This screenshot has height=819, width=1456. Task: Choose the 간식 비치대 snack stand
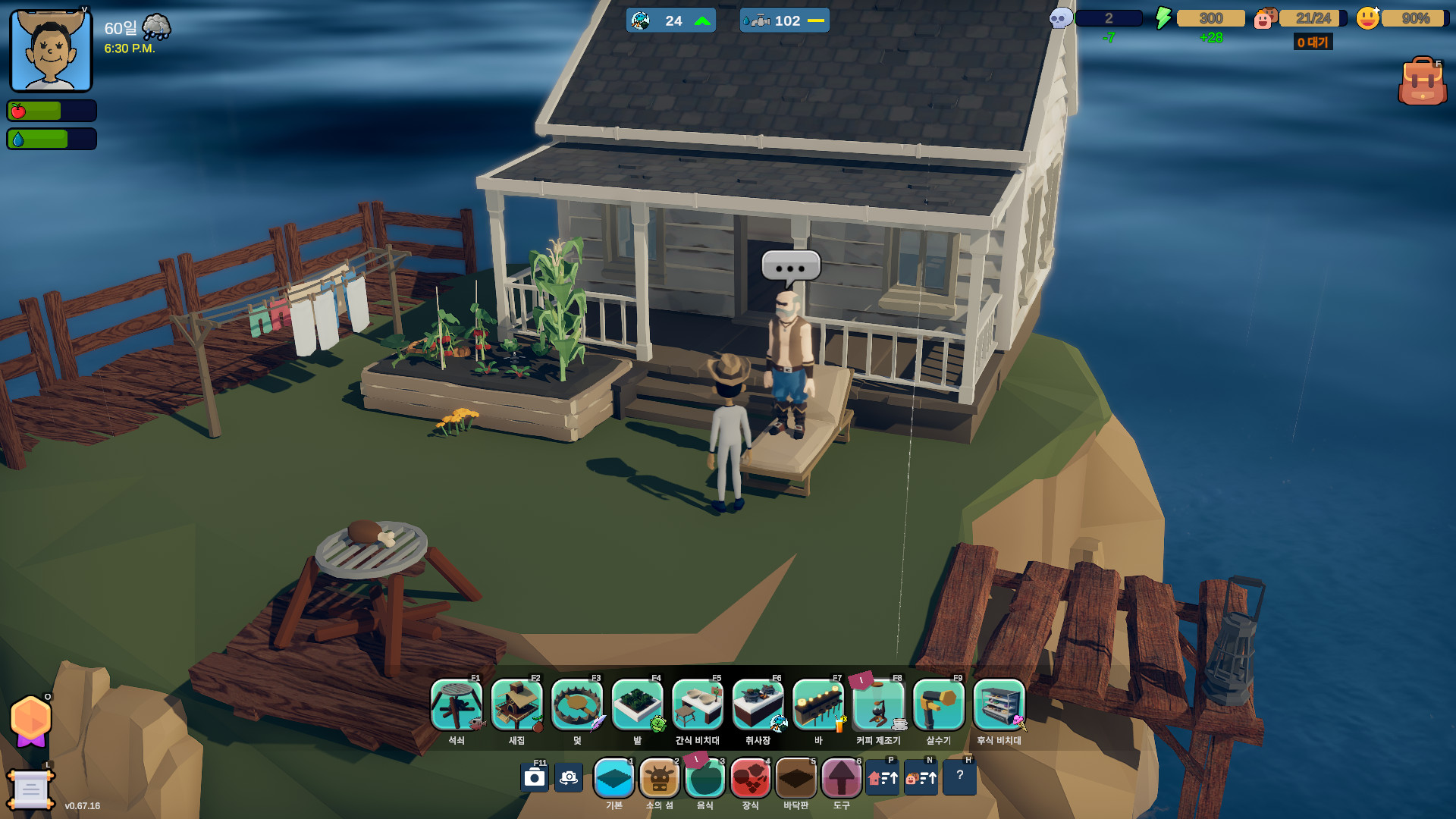coord(698,705)
